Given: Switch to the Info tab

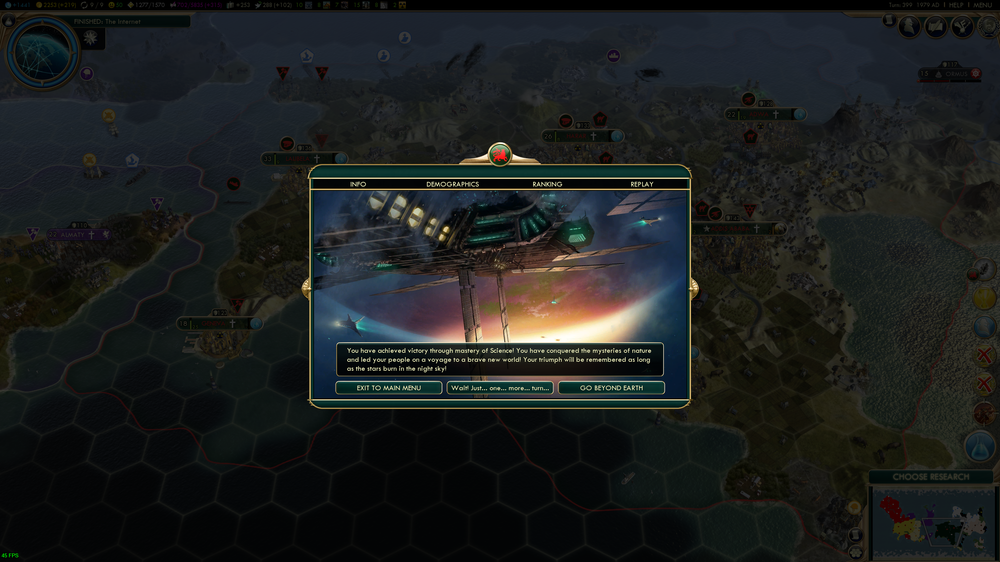Looking at the screenshot, I should 358,184.
